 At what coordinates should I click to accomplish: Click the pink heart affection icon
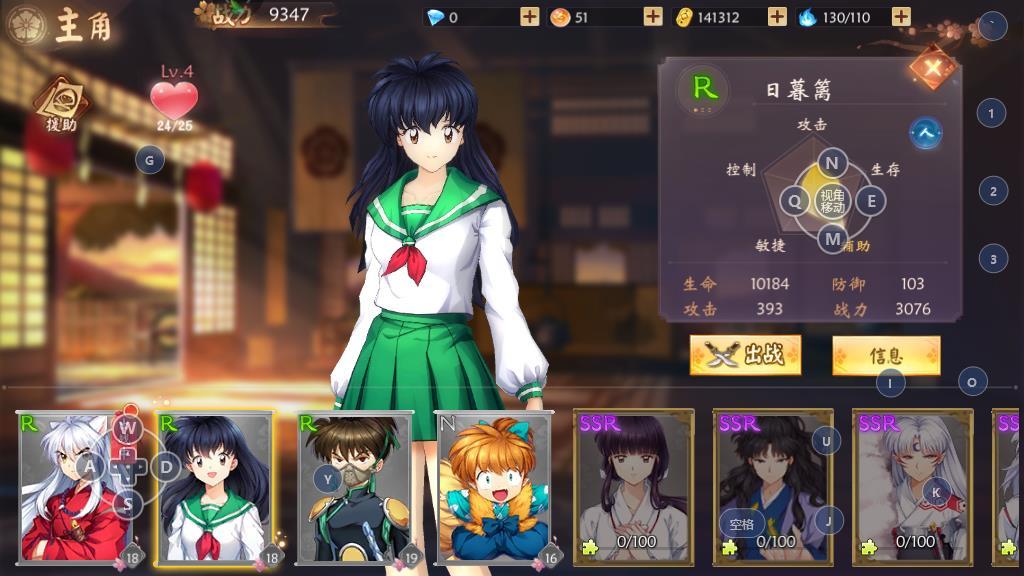click(x=174, y=100)
